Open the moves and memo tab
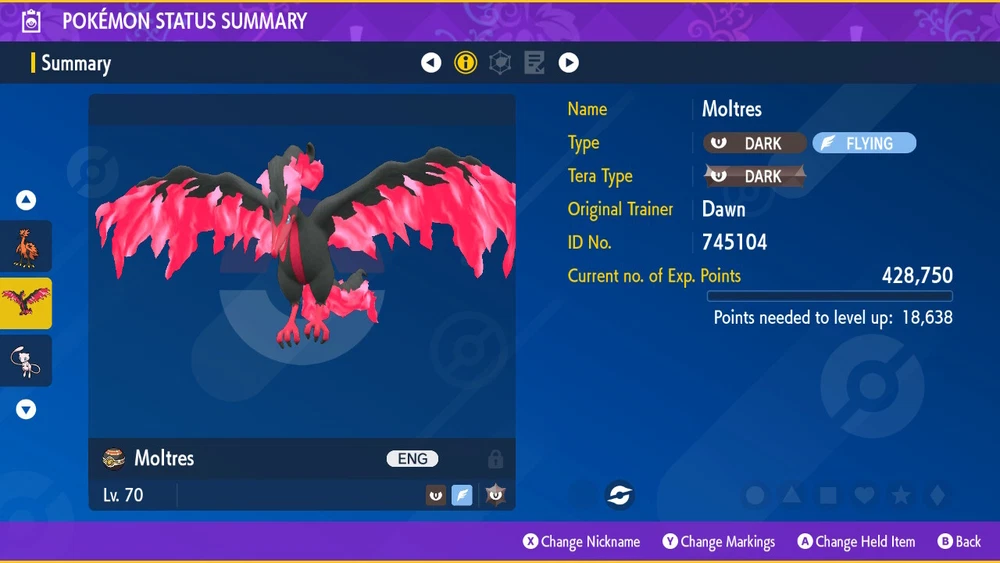The height and width of the screenshot is (563, 1000). point(534,63)
